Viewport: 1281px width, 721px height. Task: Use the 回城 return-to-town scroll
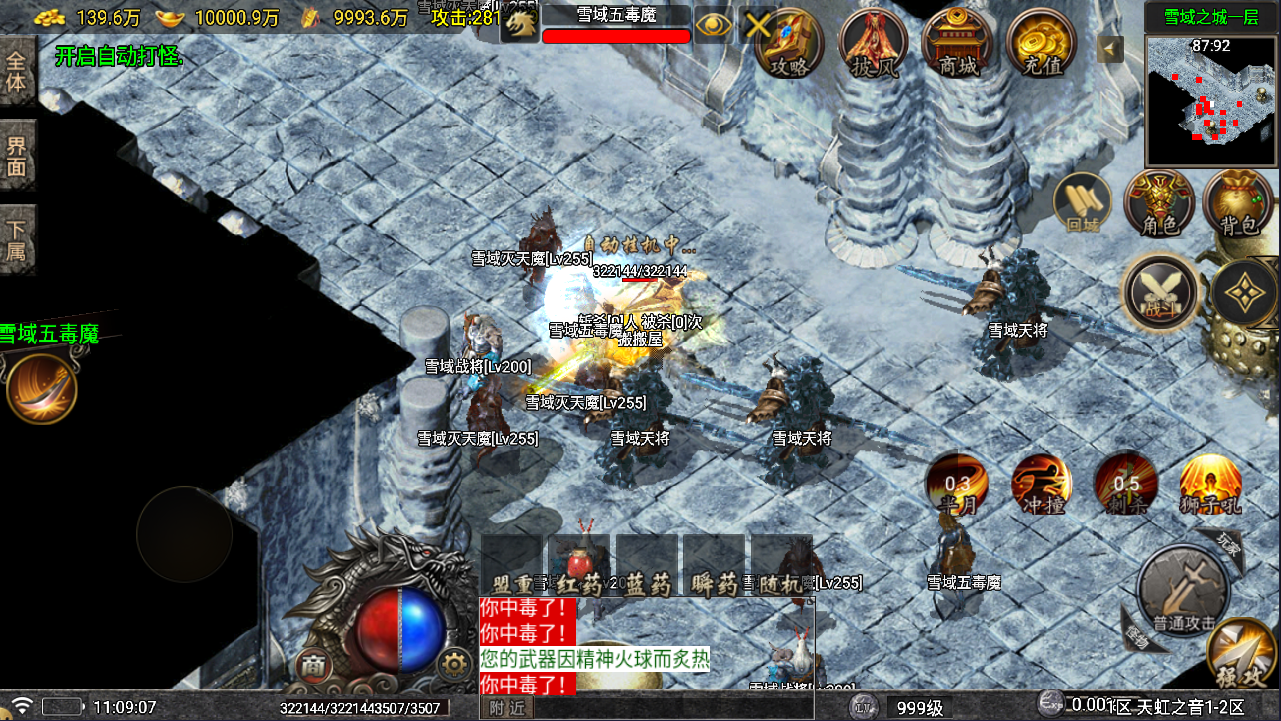1083,203
